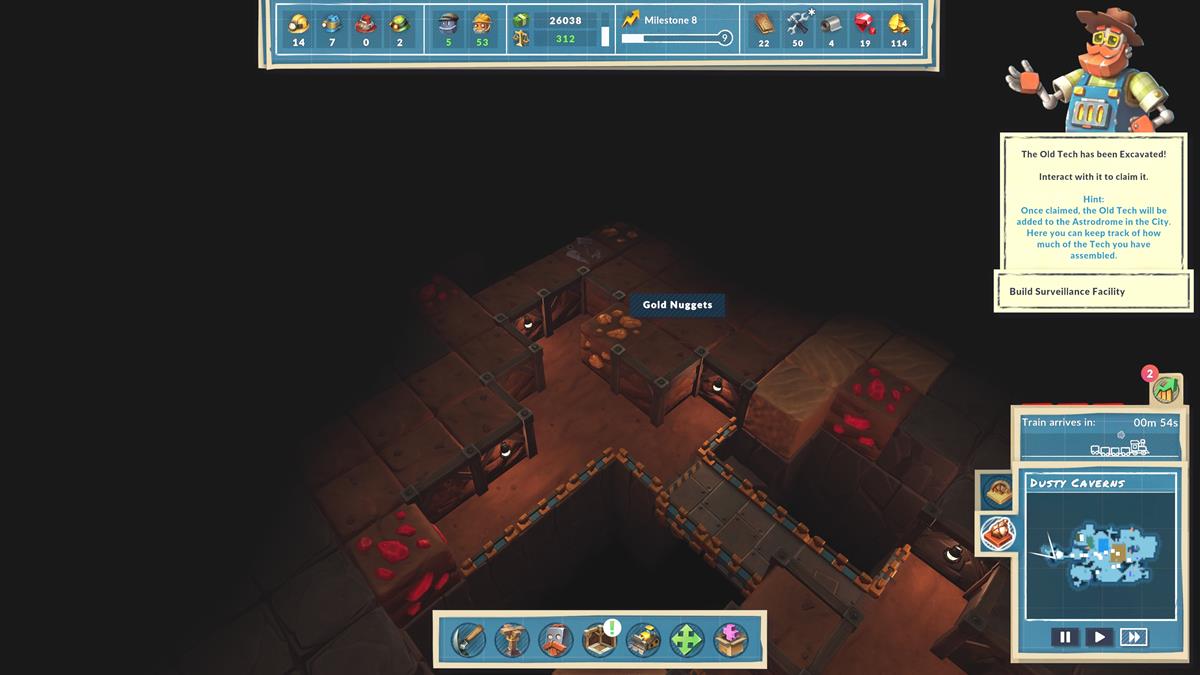Switch to fast-forward speed

[x=1133, y=637]
